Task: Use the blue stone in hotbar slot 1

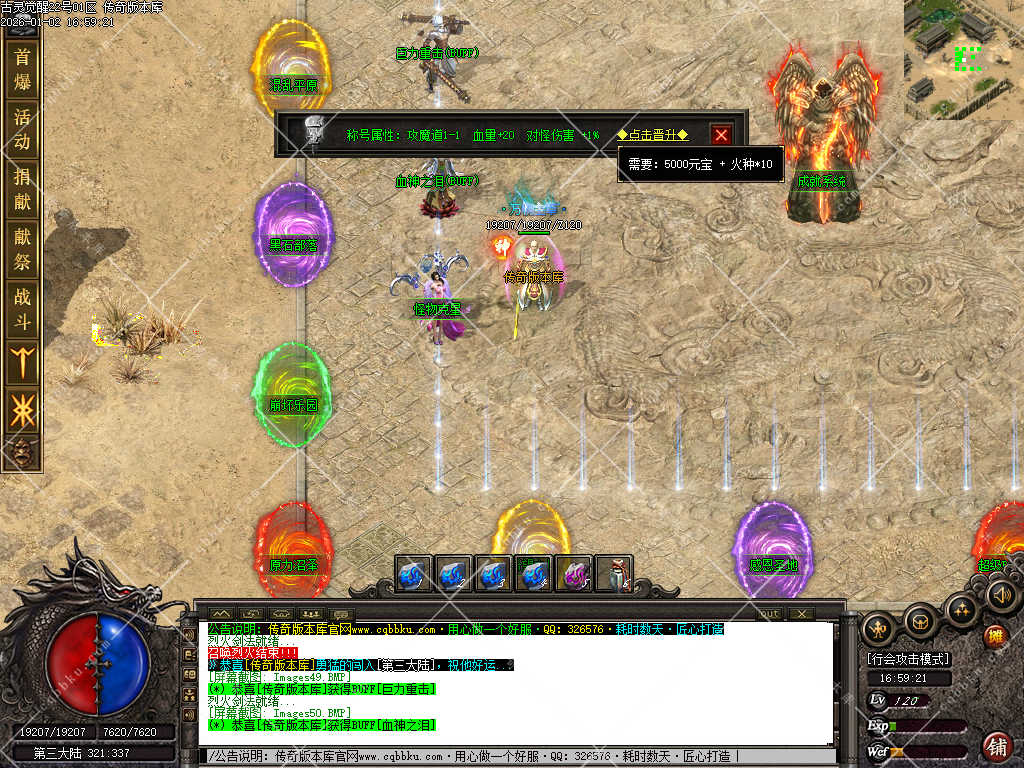Action: 414,574
